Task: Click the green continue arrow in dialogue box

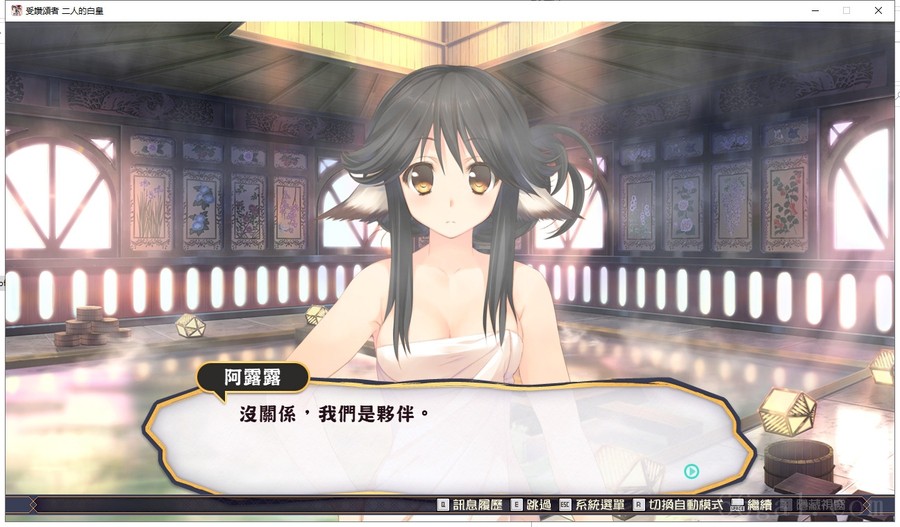Action: [x=691, y=471]
